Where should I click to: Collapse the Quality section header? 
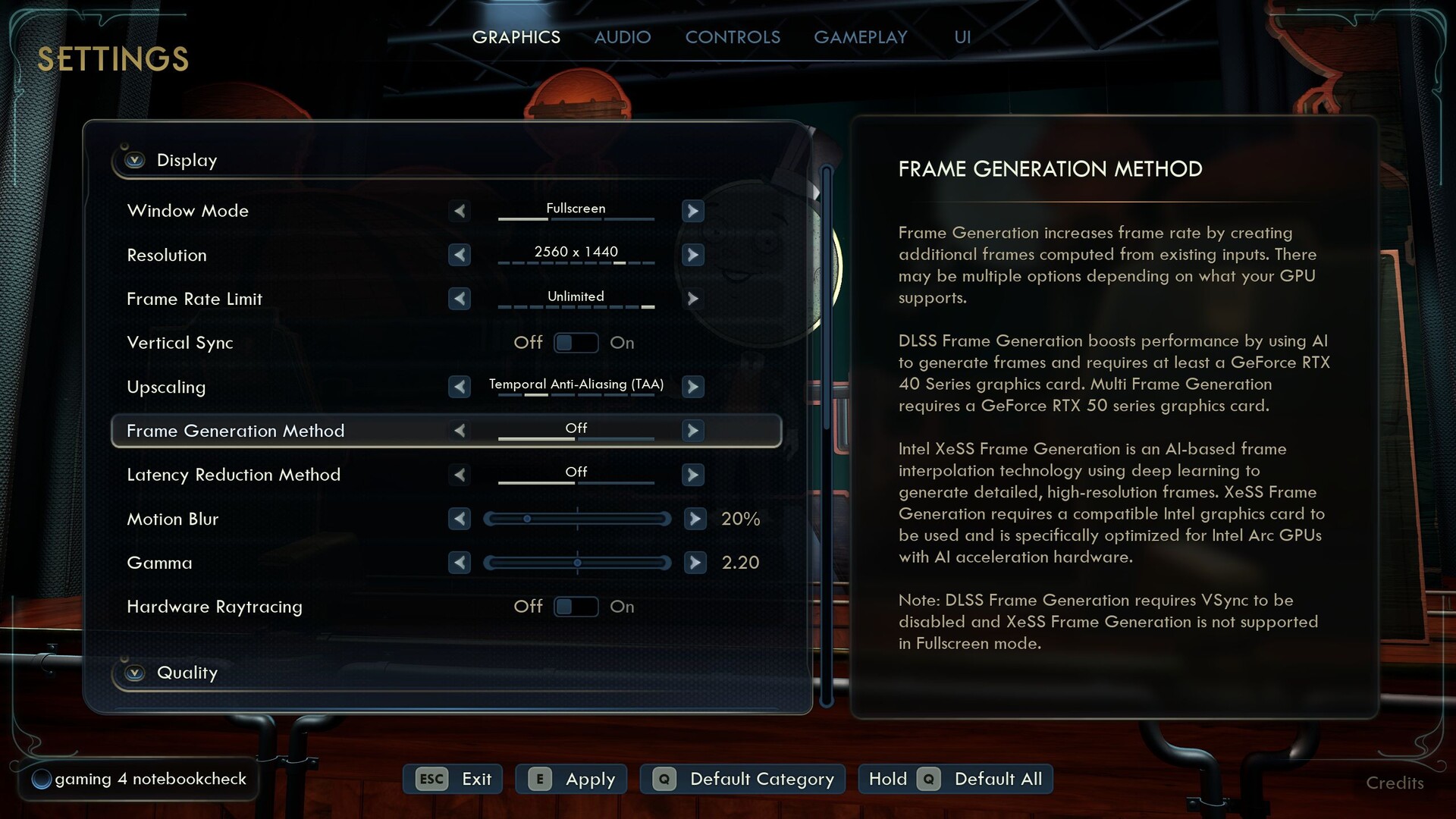[135, 673]
